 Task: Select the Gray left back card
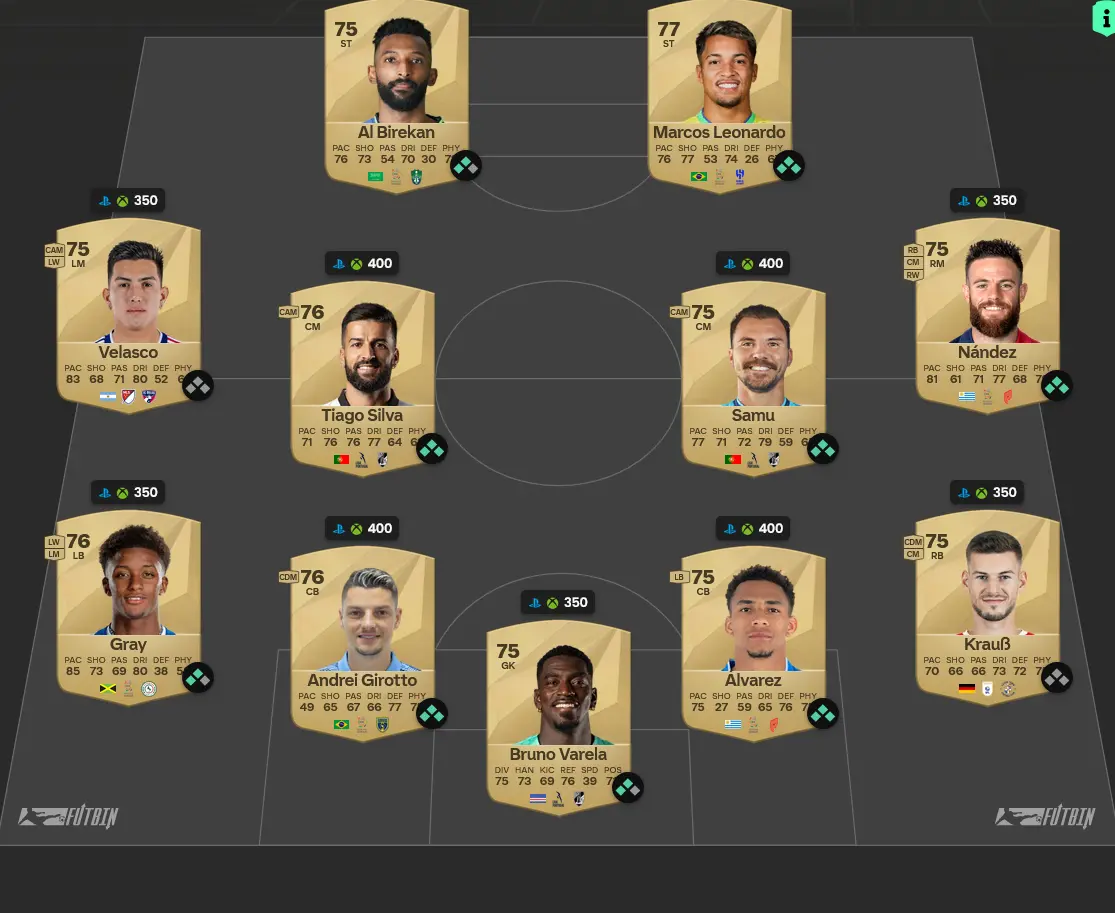128,603
